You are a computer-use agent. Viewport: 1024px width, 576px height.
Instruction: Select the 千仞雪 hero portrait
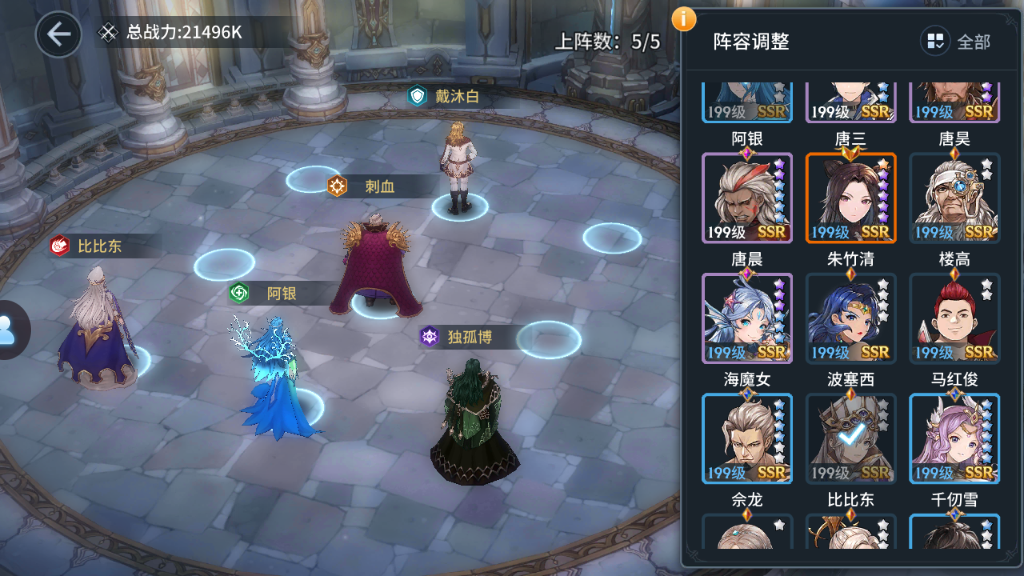954,532
